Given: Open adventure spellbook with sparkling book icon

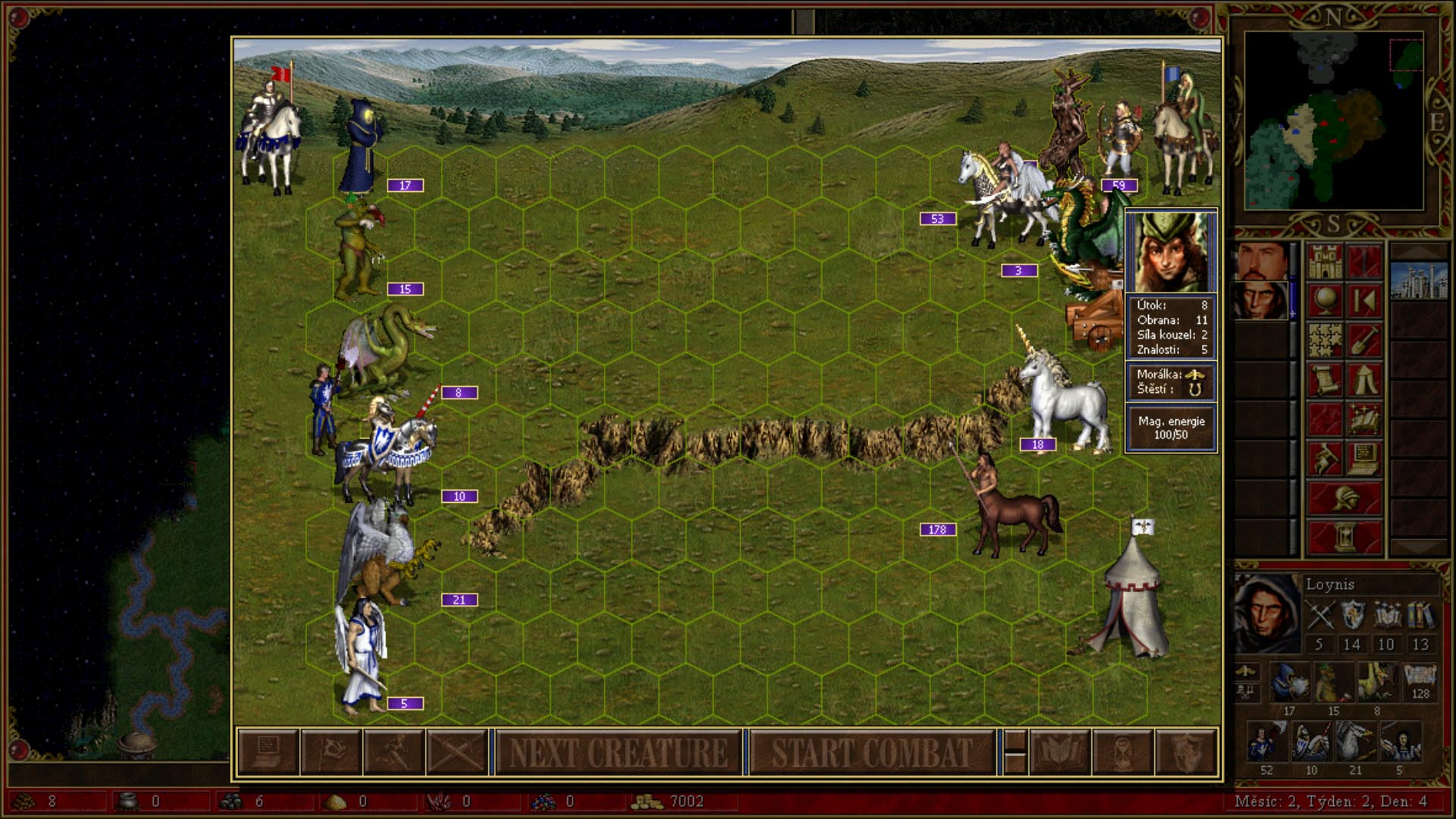Looking at the screenshot, I should tap(1364, 419).
